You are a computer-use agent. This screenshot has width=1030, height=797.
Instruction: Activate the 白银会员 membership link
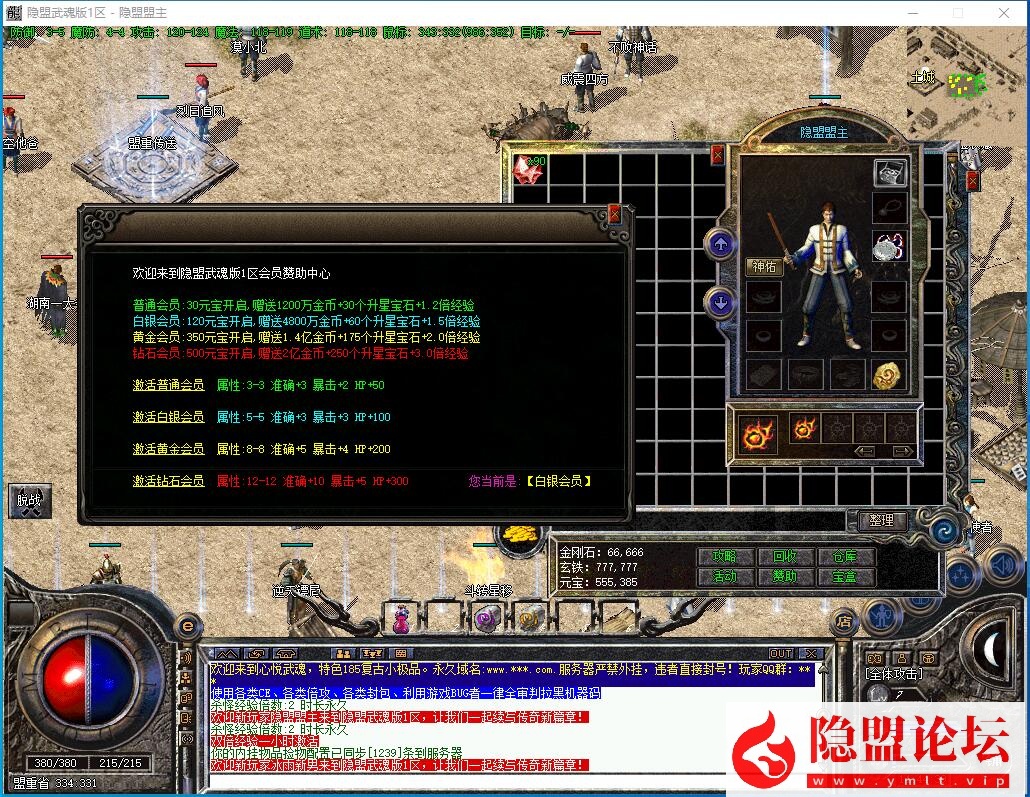click(x=168, y=417)
